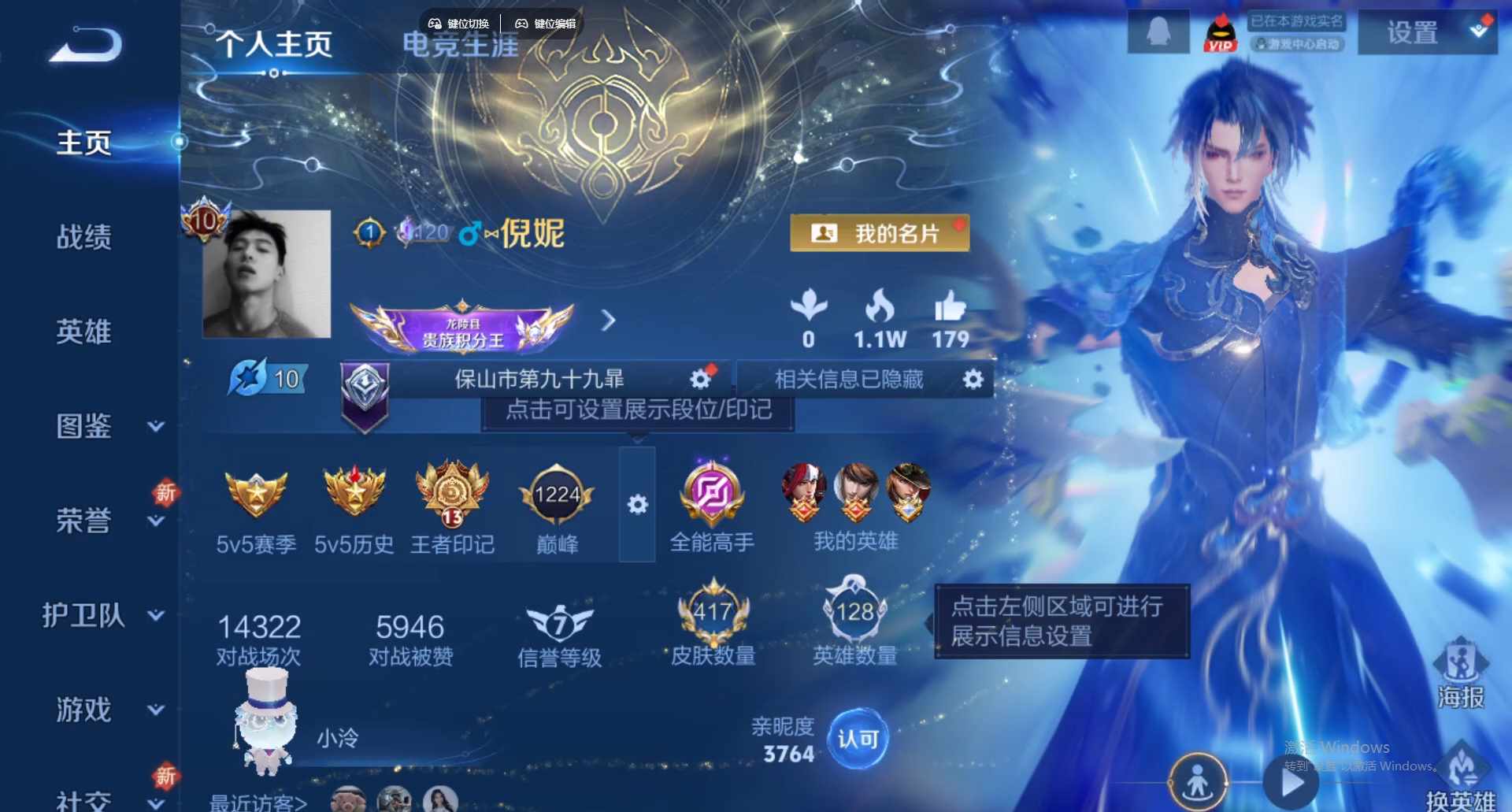Click the VIP icon in the top bar
Image resolution: width=1512 pixels, height=812 pixels.
(x=1221, y=33)
